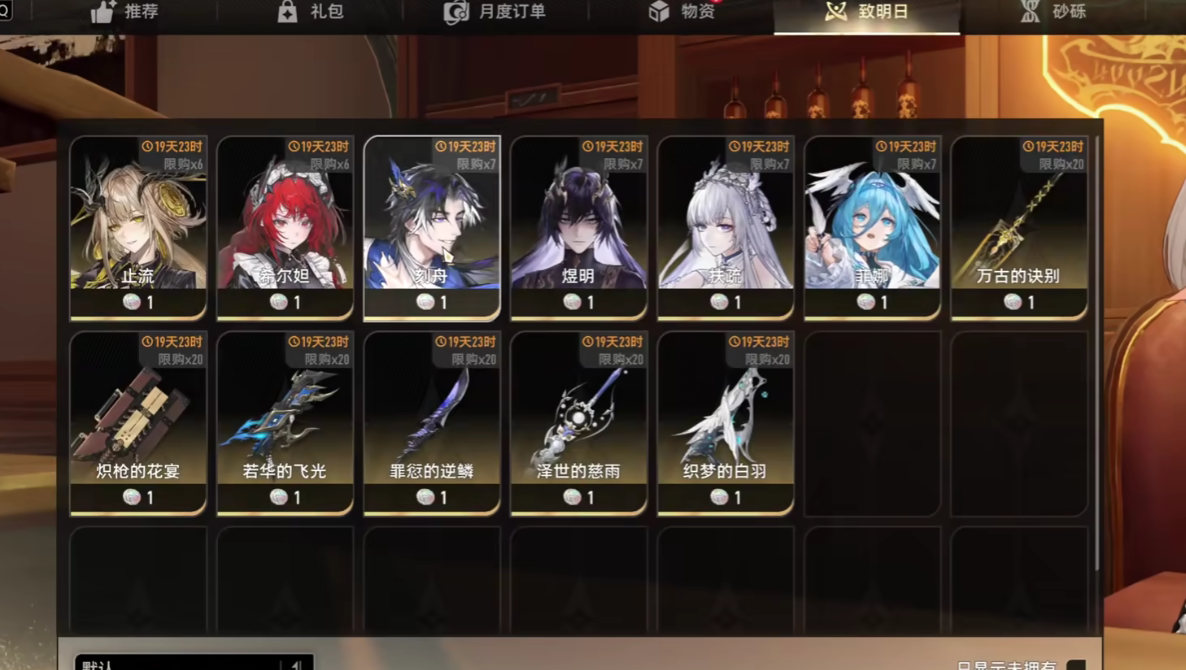Switch to the 推荐 tab
1186x670 pixels.
click(126, 13)
